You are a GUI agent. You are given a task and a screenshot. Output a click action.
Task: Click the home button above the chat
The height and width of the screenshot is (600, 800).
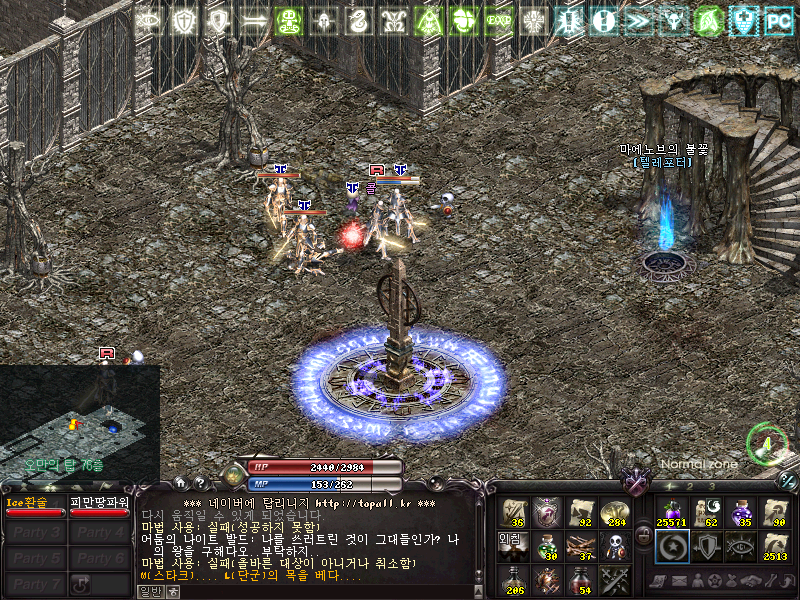pyautogui.click(x=179, y=482)
